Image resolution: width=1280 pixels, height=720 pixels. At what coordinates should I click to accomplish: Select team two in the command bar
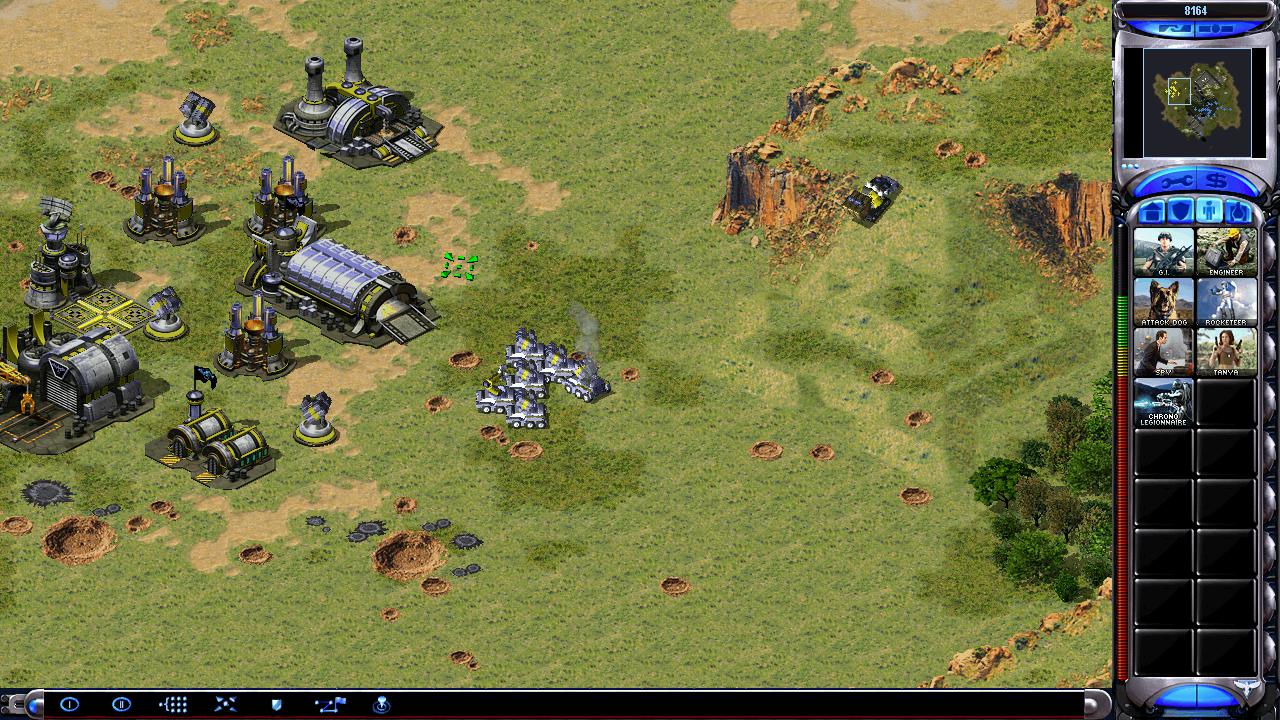(x=121, y=704)
